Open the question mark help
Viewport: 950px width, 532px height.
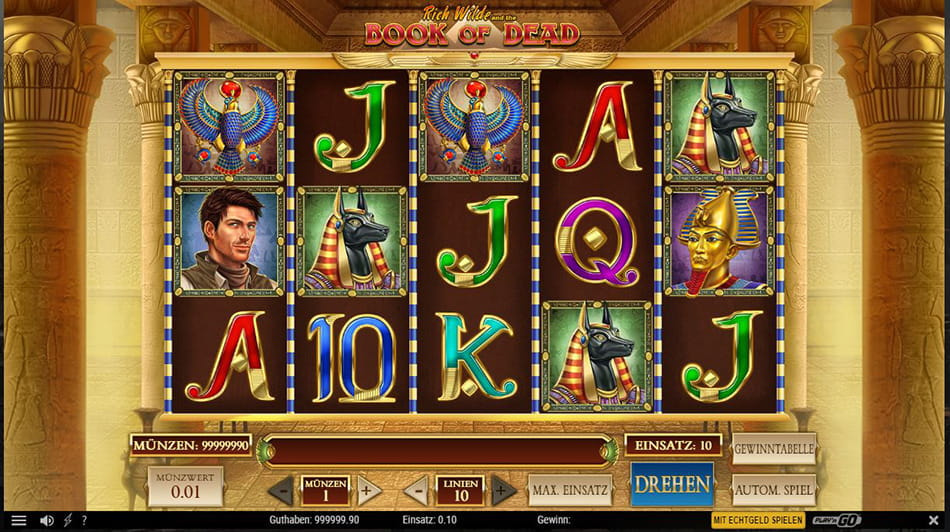(84, 521)
